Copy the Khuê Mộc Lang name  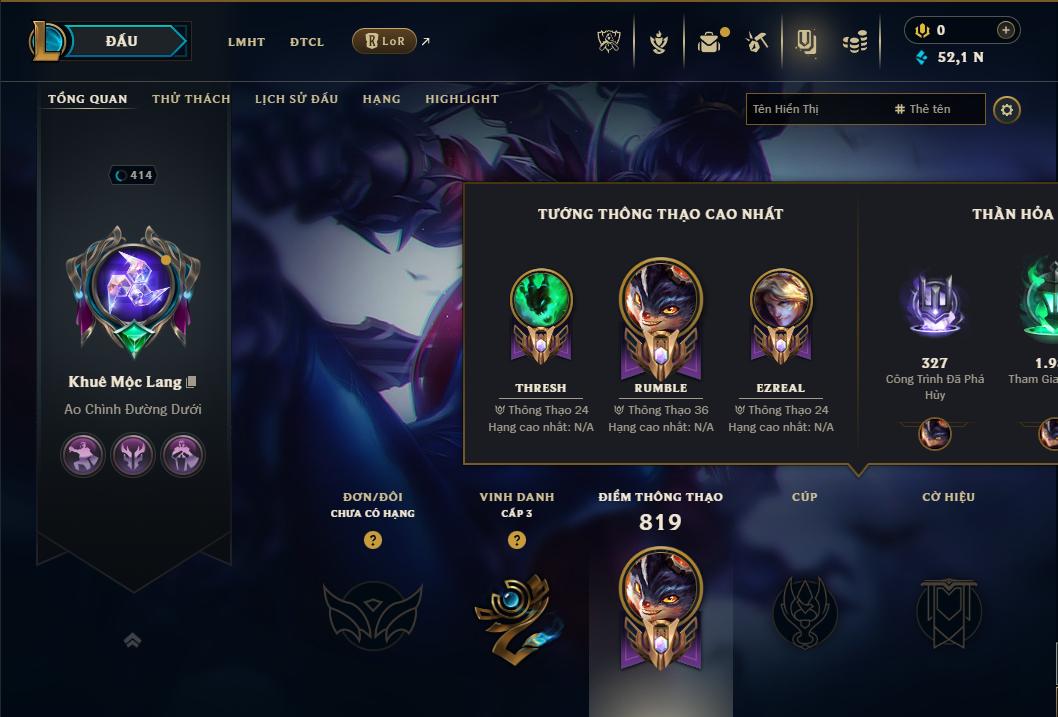tap(191, 382)
